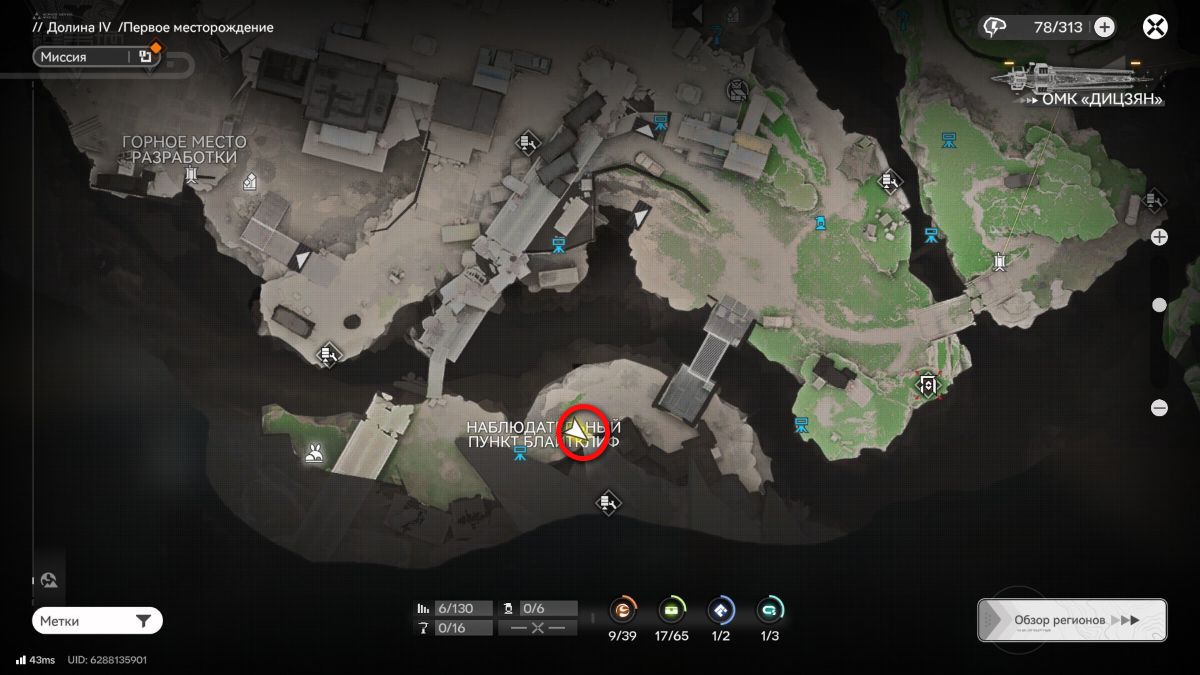Click the map zoom slider handle
1200x675 pixels.
[1159, 305]
